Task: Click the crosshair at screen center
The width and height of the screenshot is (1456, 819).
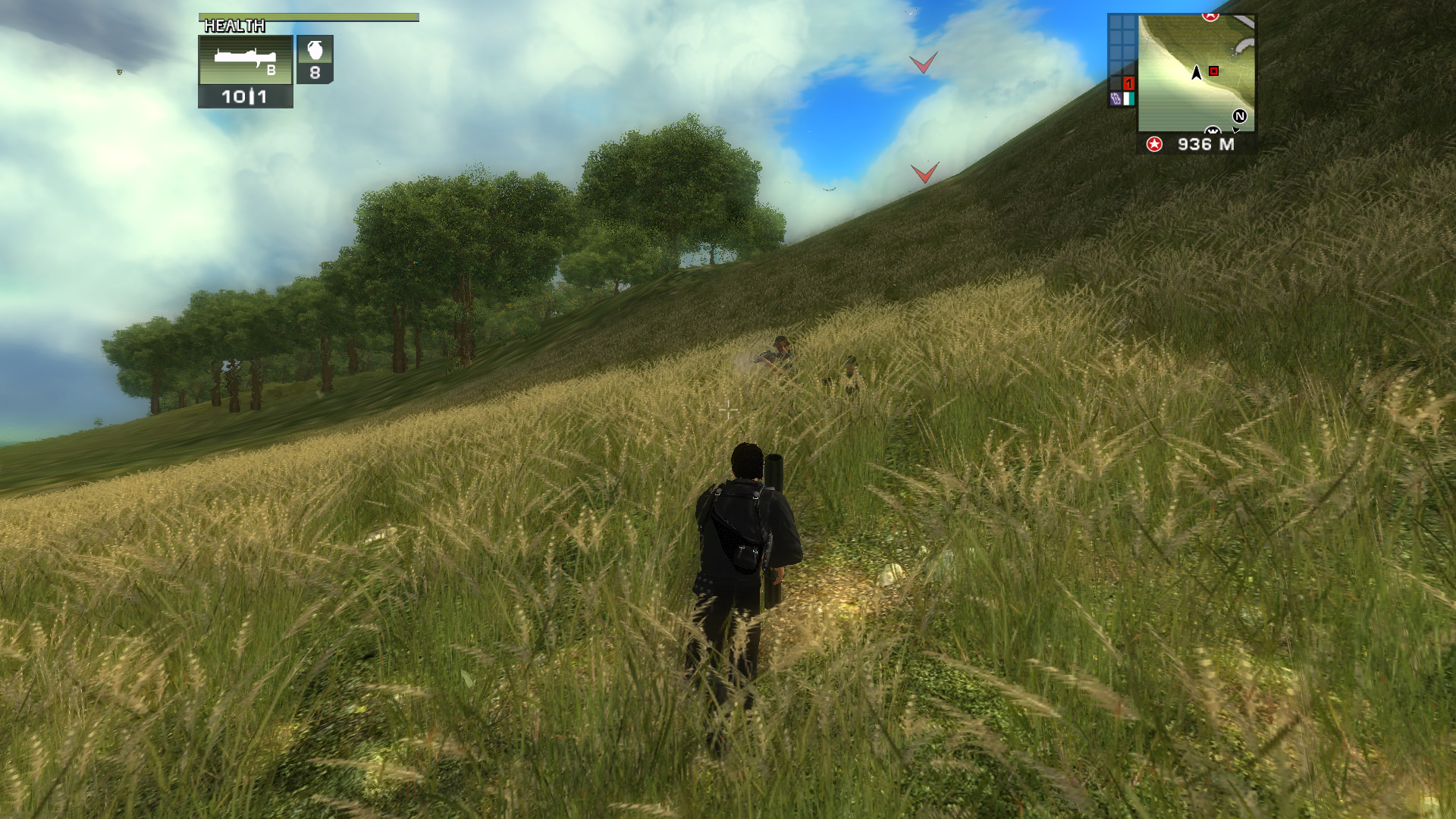Action: [x=728, y=410]
